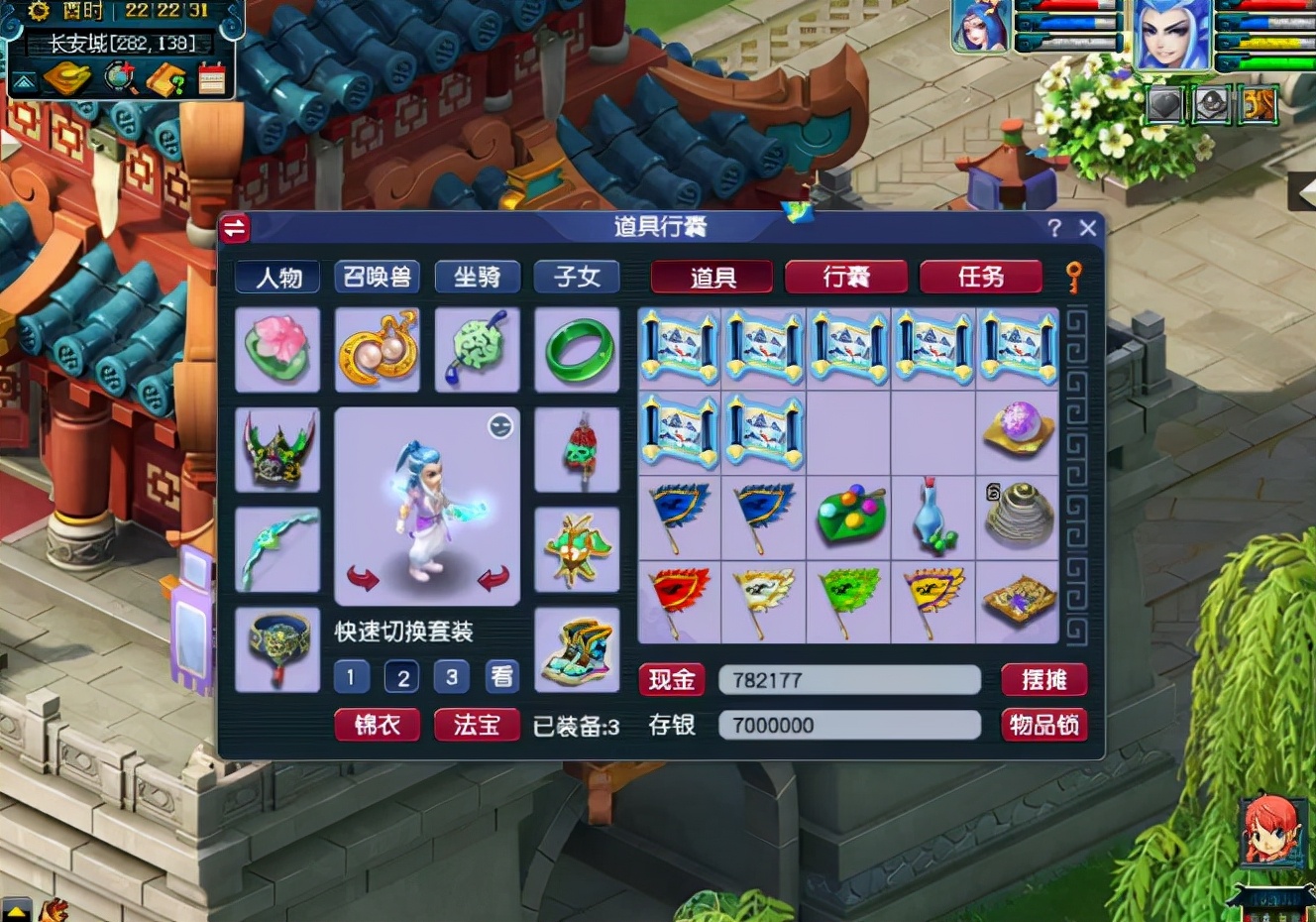Switch to the 召唤兽 tab
The height and width of the screenshot is (922, 1316).
(x=377, y=278)
